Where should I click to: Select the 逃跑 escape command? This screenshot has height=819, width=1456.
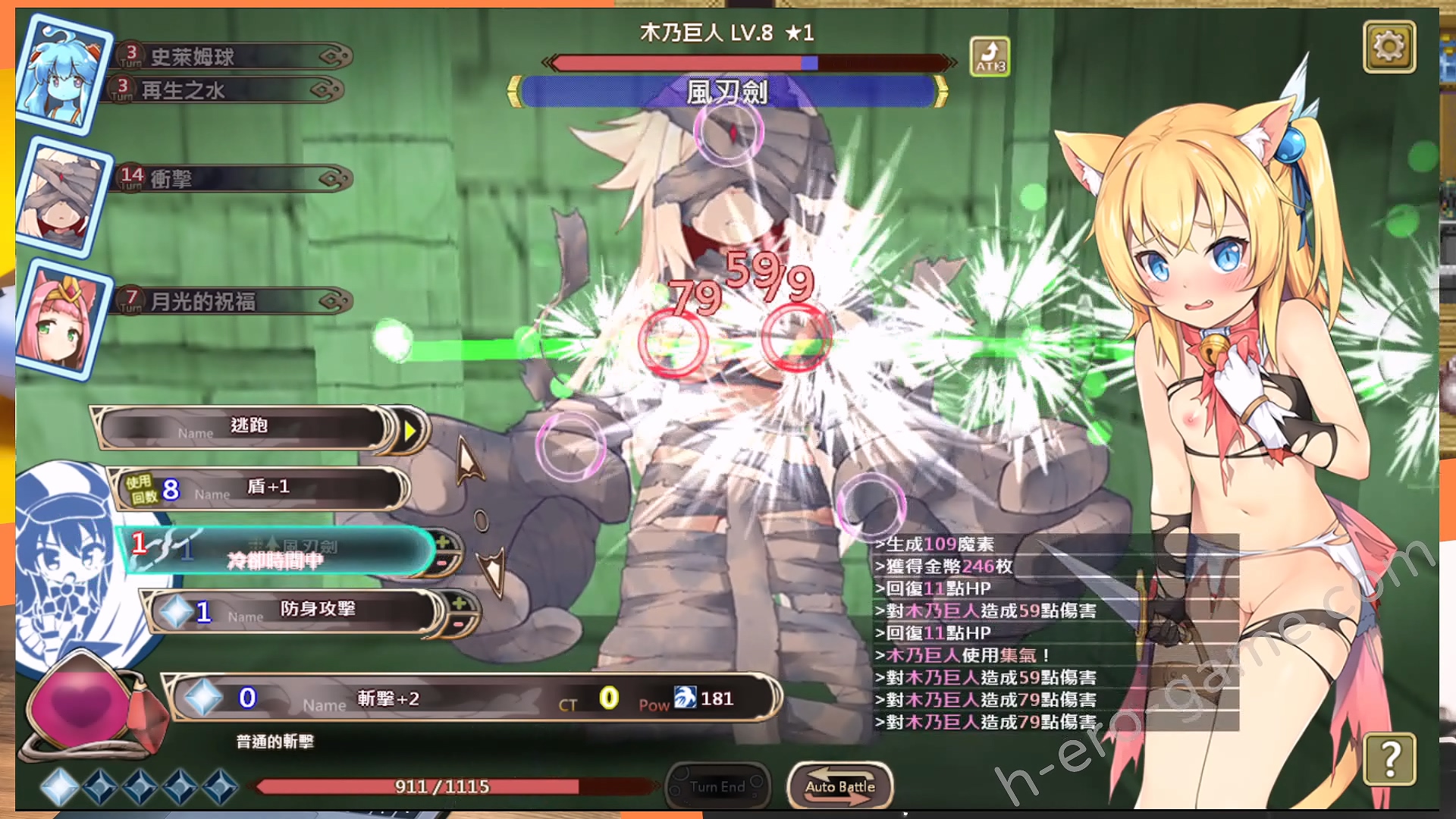coord(249,427)
